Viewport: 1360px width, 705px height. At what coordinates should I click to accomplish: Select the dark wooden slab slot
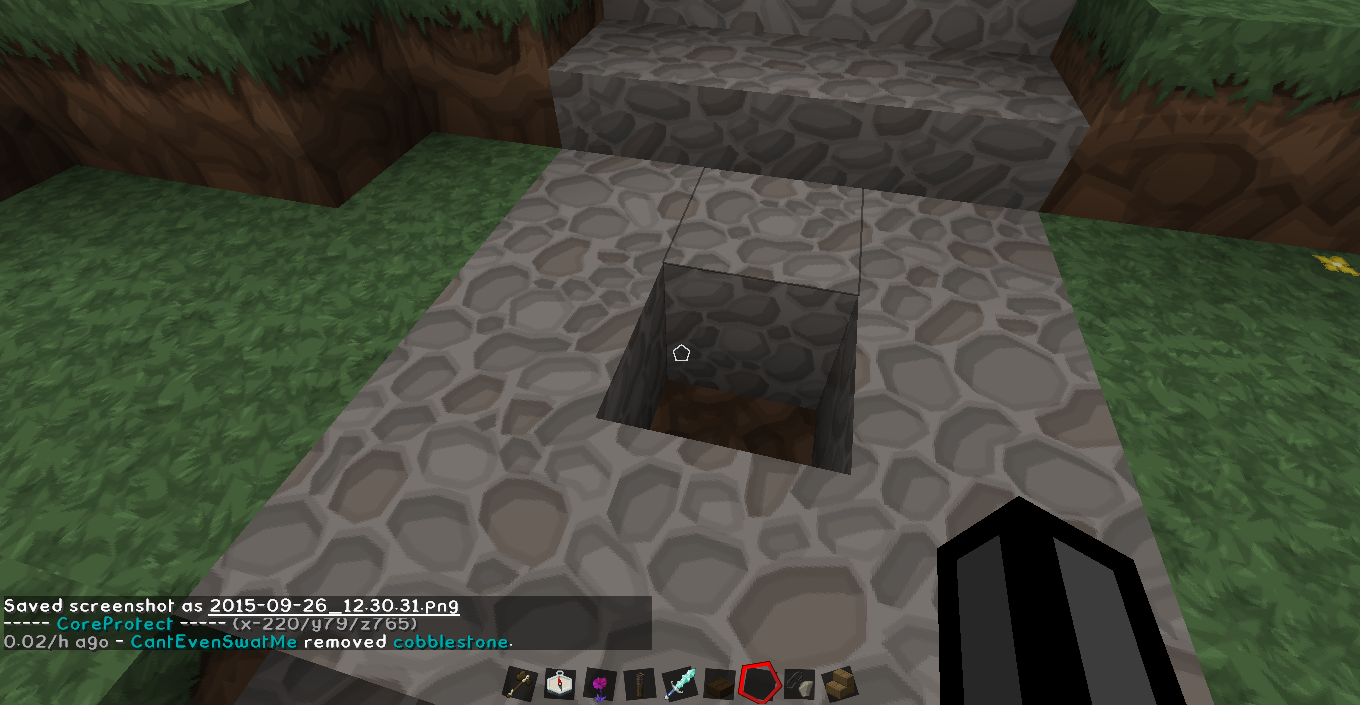click(x=718, y=684)
